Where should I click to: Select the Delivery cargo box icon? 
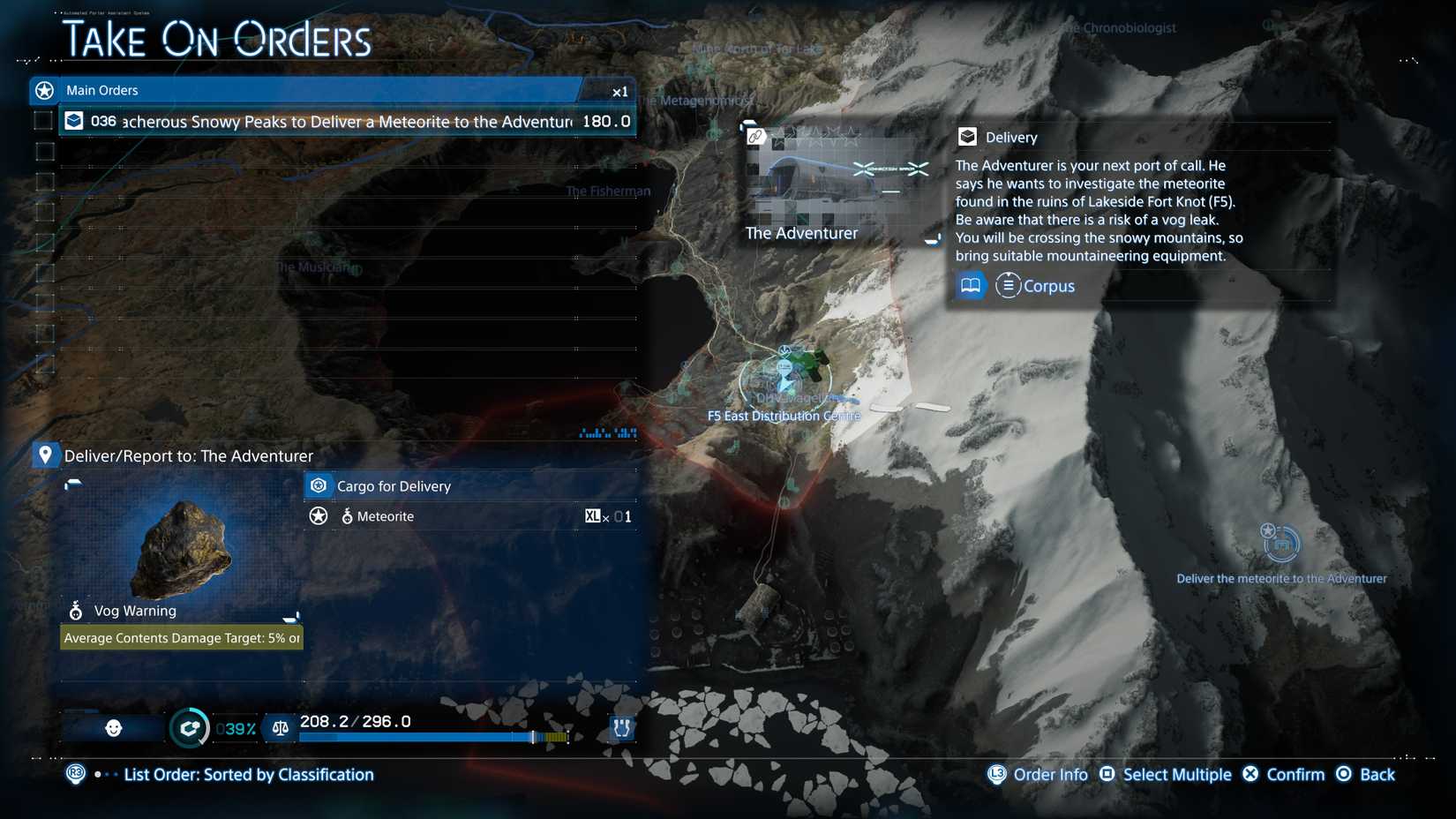(969, 137)
